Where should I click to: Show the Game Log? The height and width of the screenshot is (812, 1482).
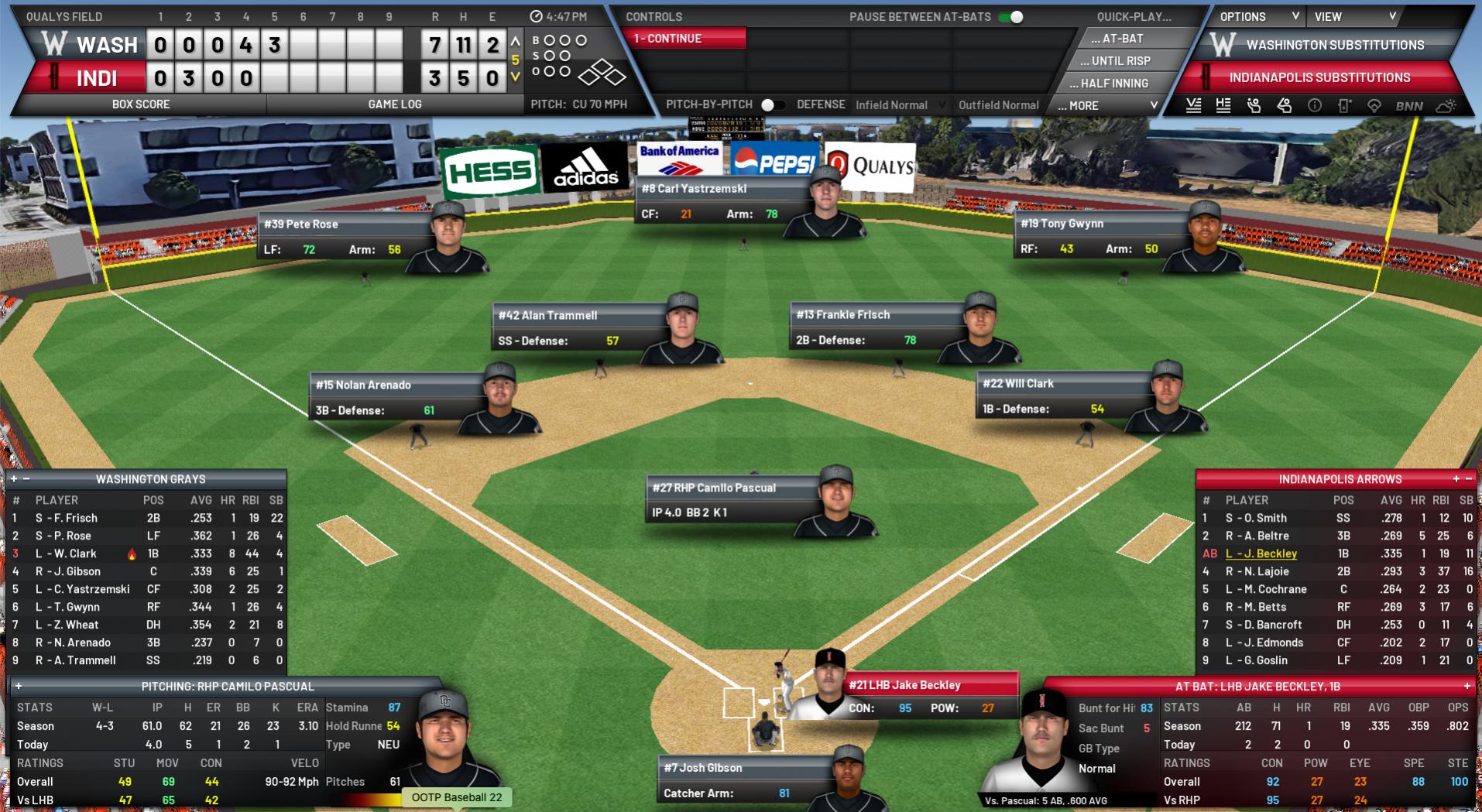[394, 104]
